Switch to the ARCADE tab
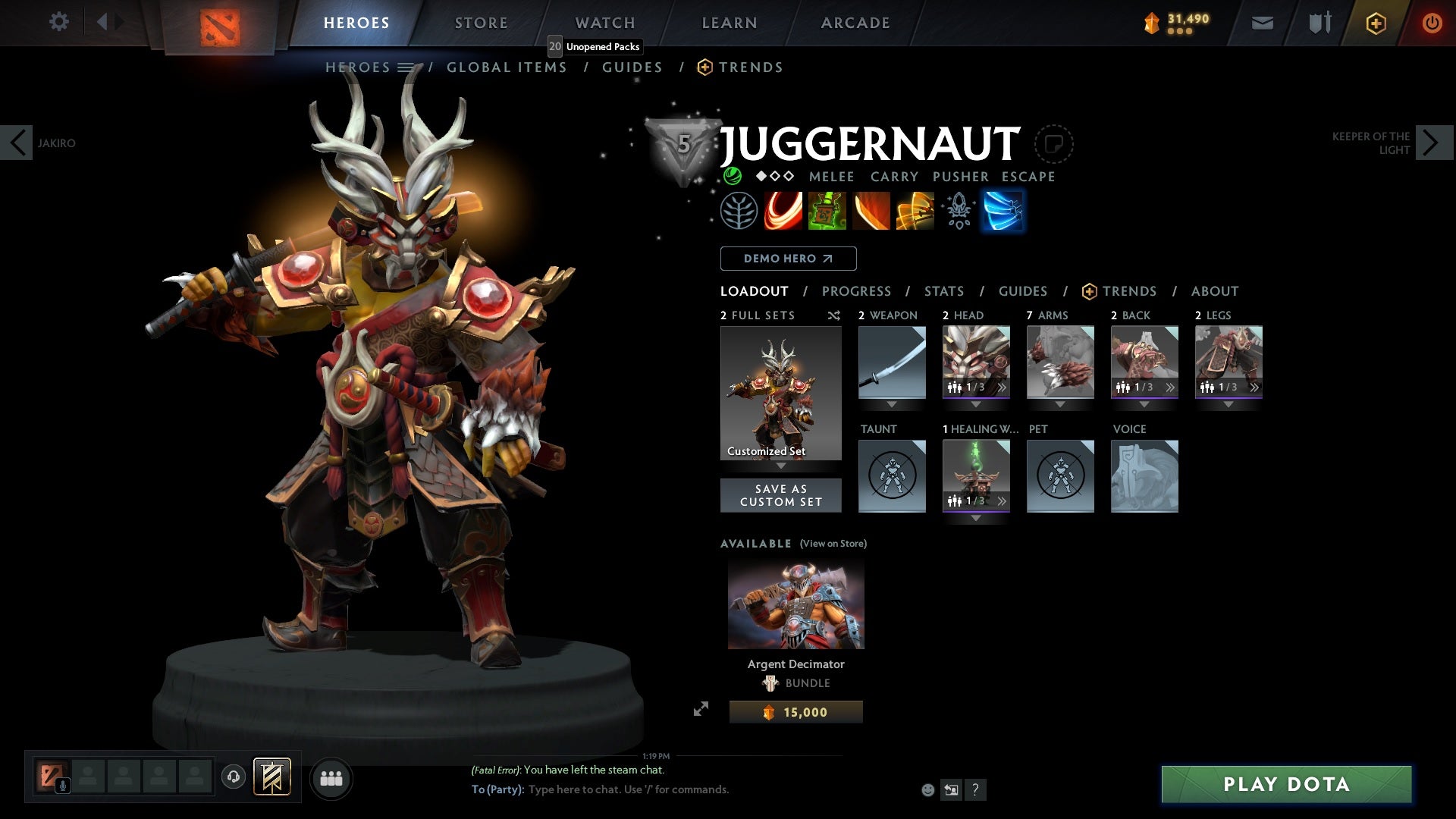This screenshot has height=819, width=1456. pos(855,22)
